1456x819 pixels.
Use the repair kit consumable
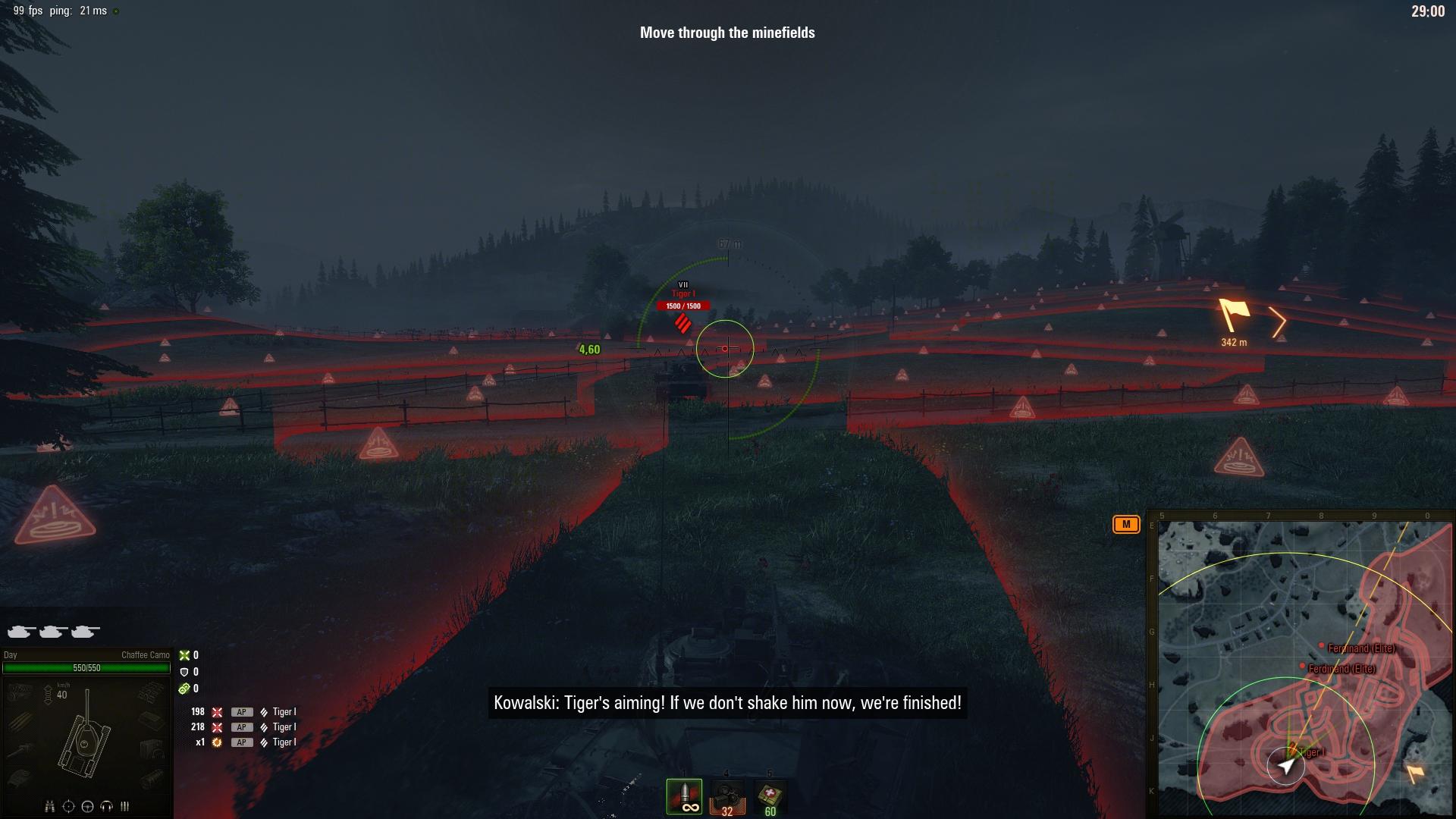pos(726,798)
